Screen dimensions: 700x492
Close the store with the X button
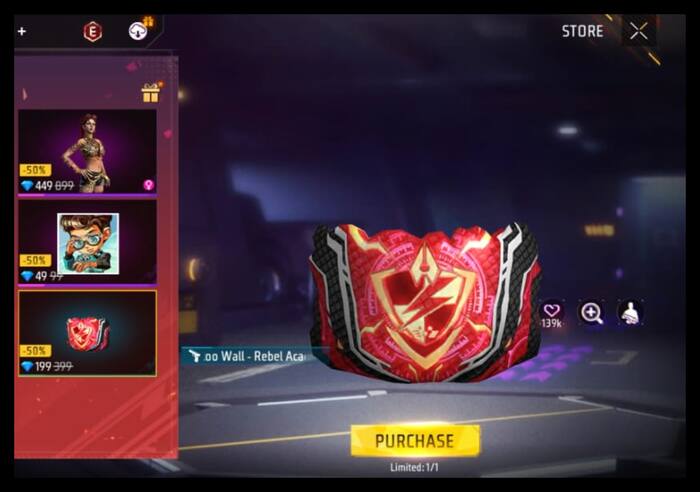[638, 31]
